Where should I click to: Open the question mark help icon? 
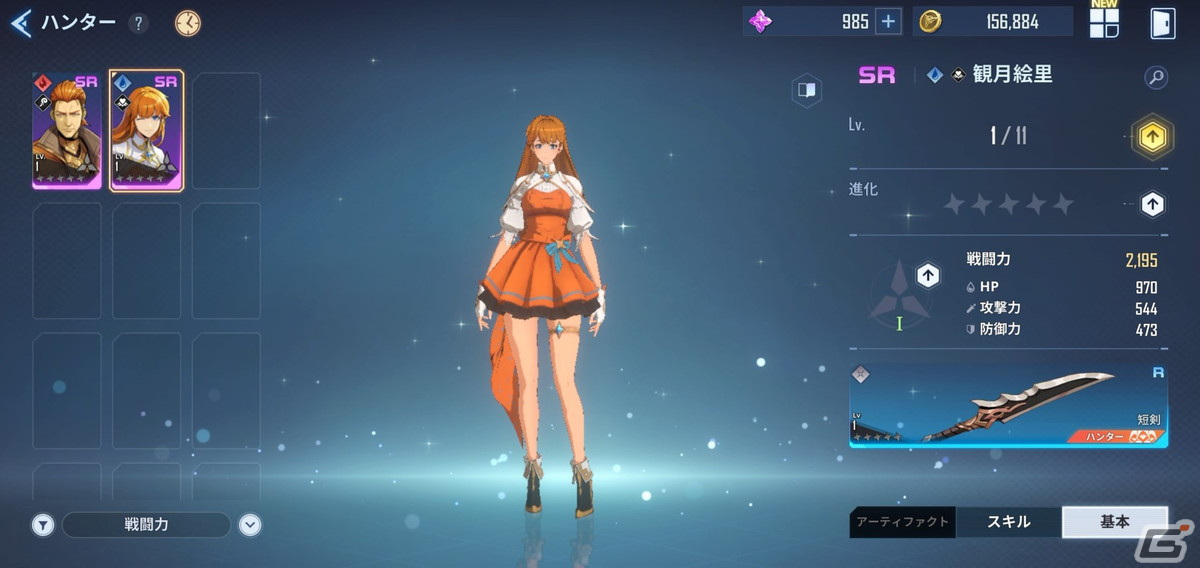coord(138,23)
